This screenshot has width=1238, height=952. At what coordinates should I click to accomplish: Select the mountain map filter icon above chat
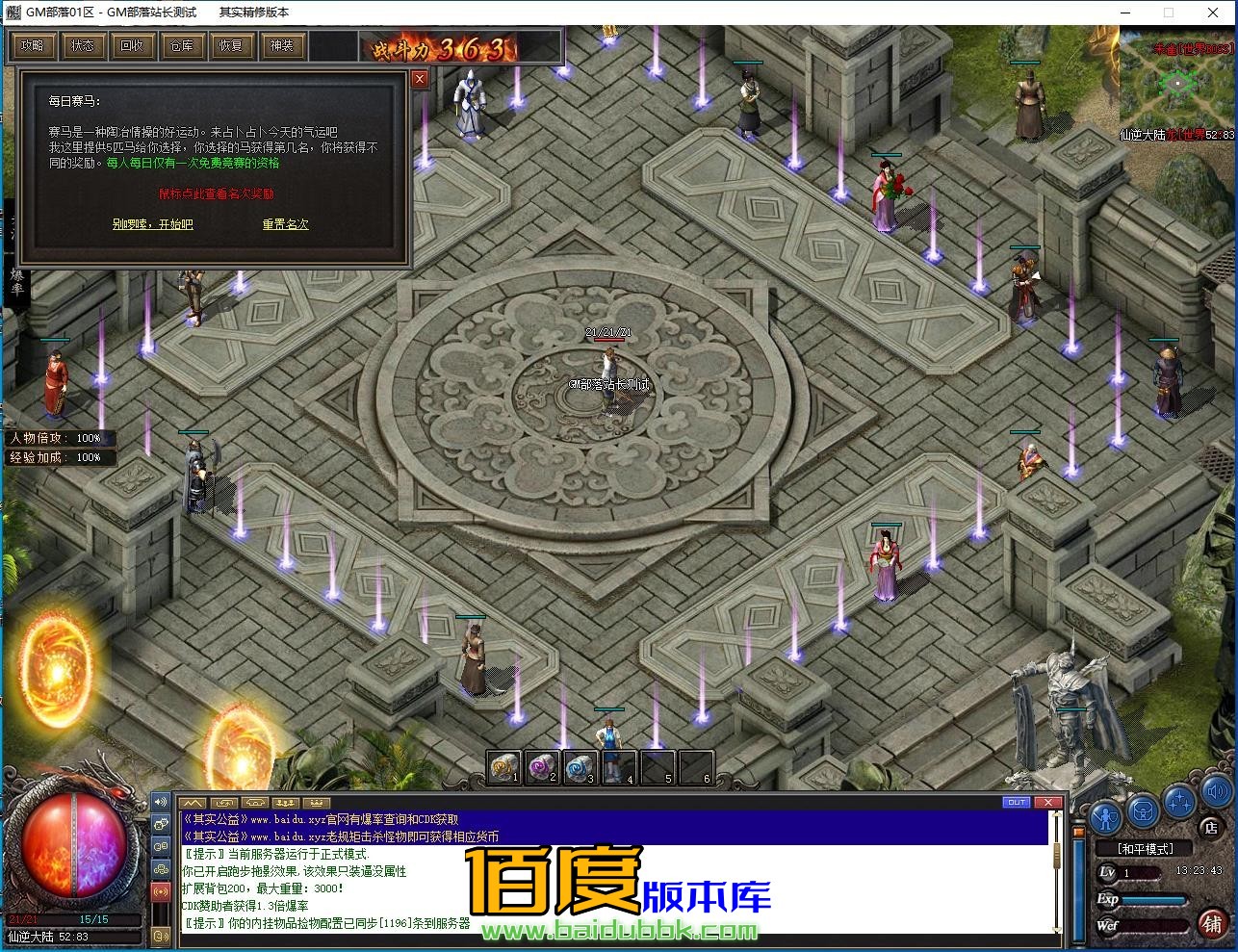point(193,803)
